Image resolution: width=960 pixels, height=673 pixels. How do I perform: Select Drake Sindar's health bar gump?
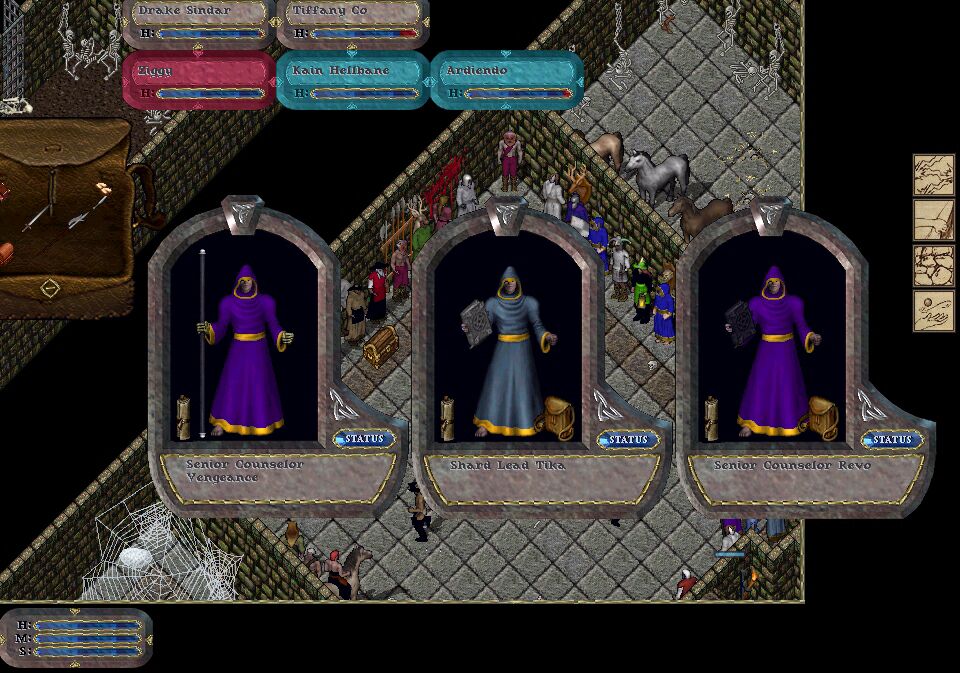(198, 24)
